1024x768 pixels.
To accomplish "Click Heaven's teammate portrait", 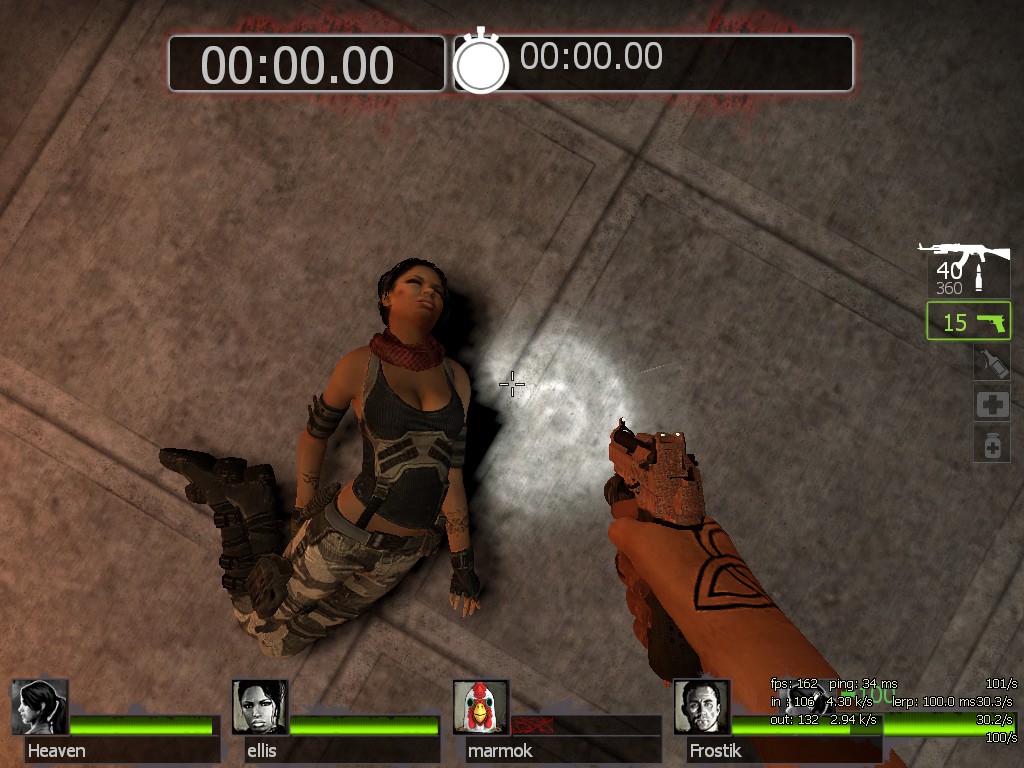I will tap(40, 707).
